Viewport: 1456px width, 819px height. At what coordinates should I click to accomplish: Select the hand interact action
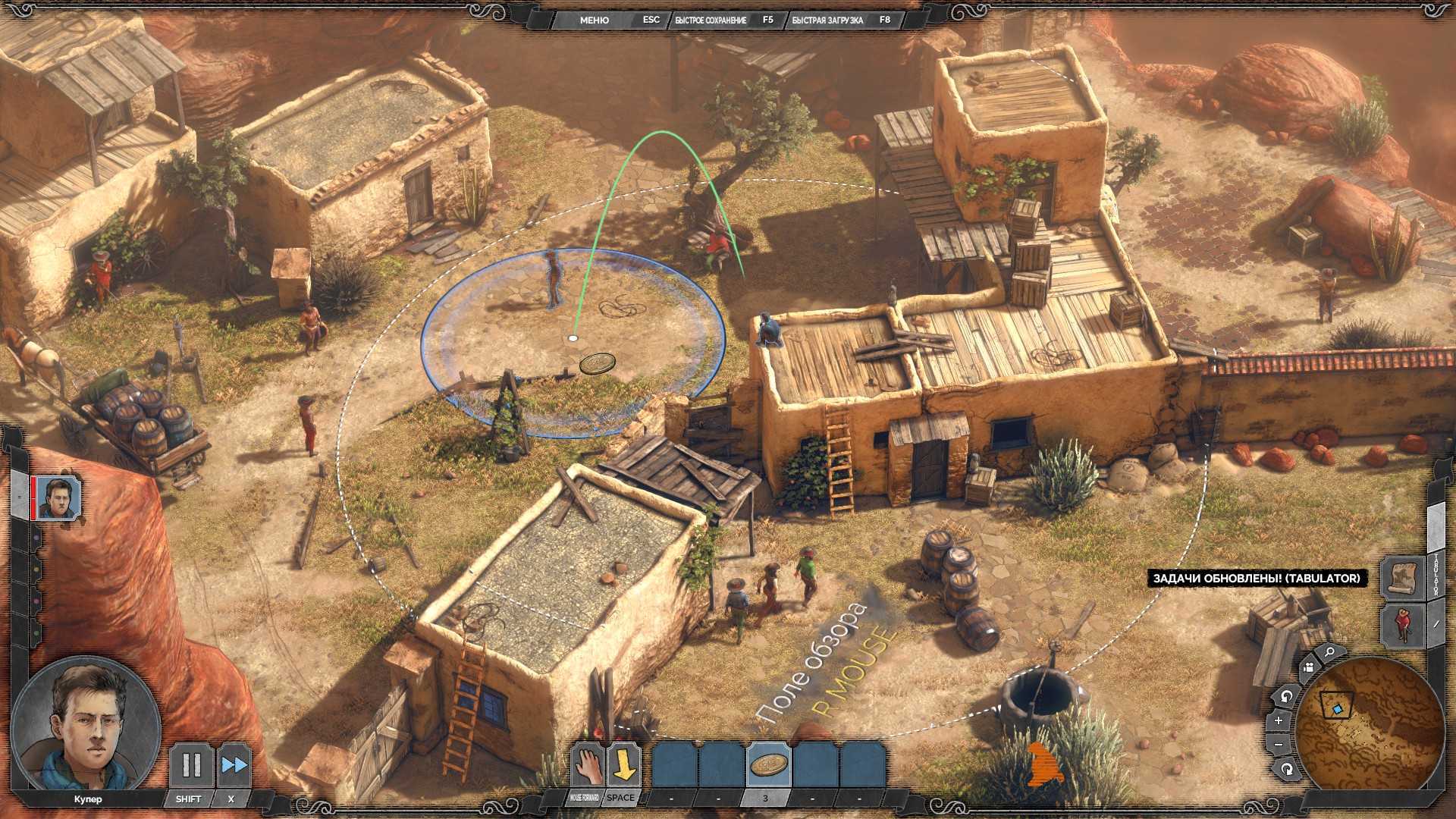(586, 765)
